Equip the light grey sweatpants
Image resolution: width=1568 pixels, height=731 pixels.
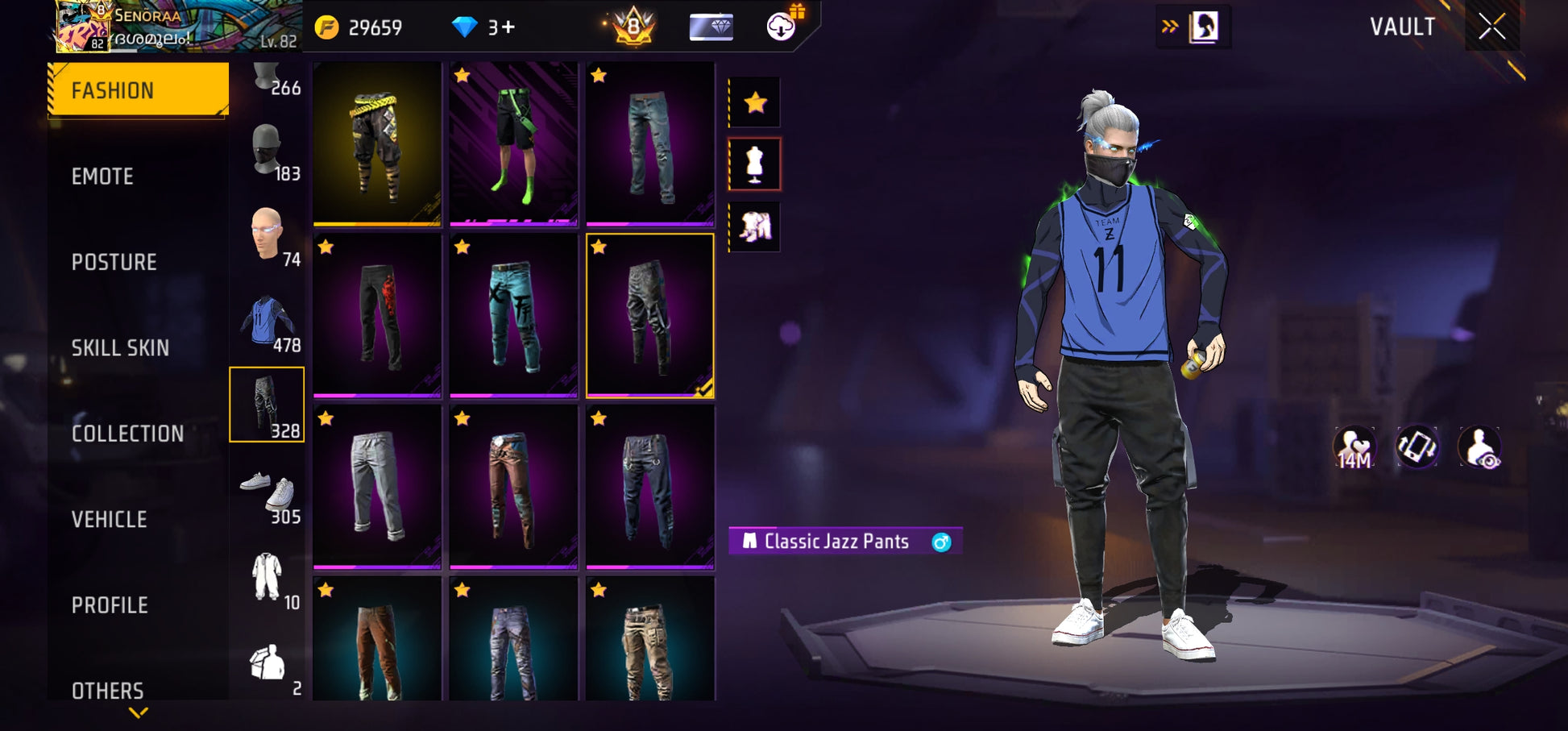point(377,487)
